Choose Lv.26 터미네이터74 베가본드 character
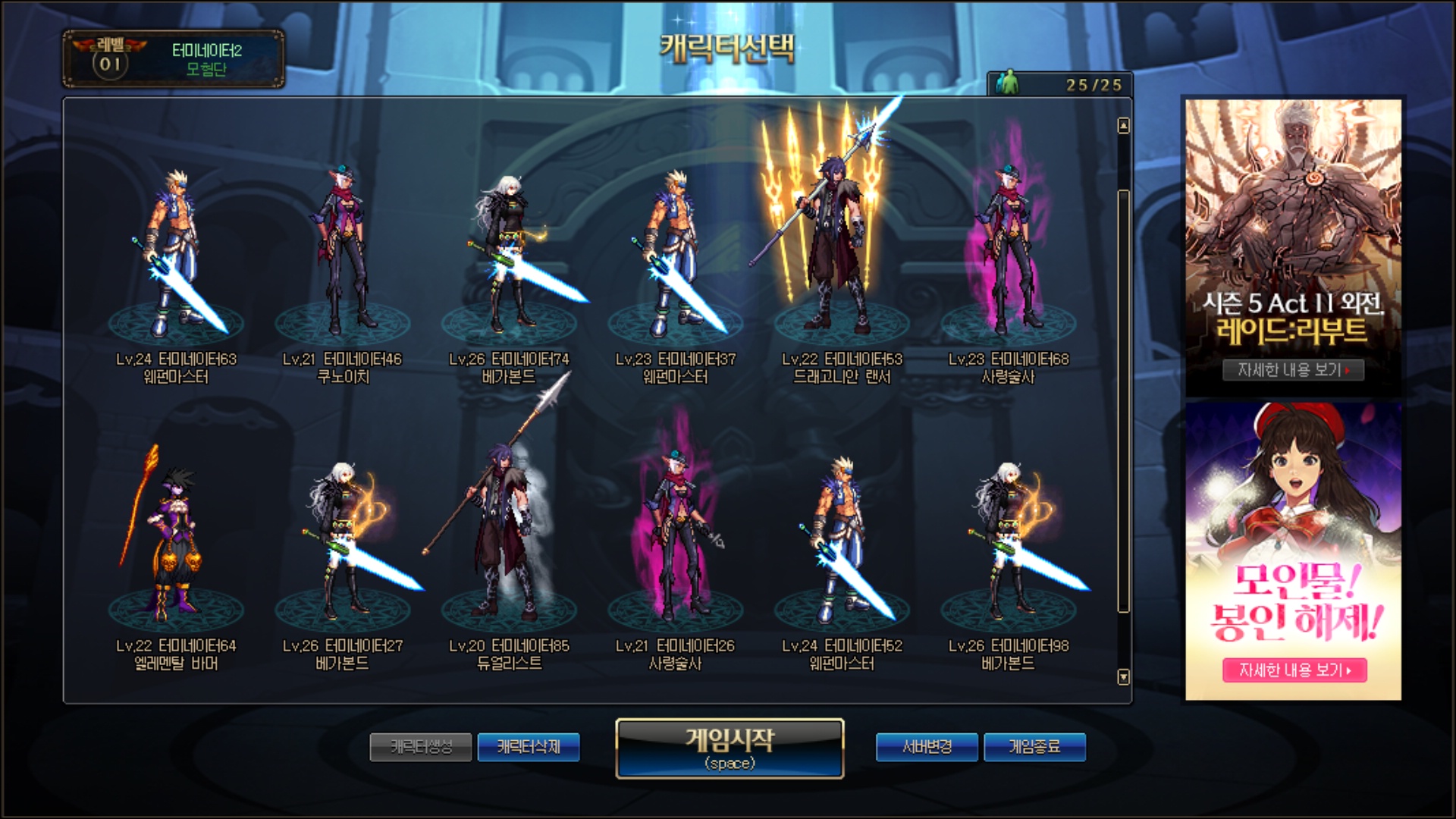1456x819 pixels. click(x=509, y=258)
